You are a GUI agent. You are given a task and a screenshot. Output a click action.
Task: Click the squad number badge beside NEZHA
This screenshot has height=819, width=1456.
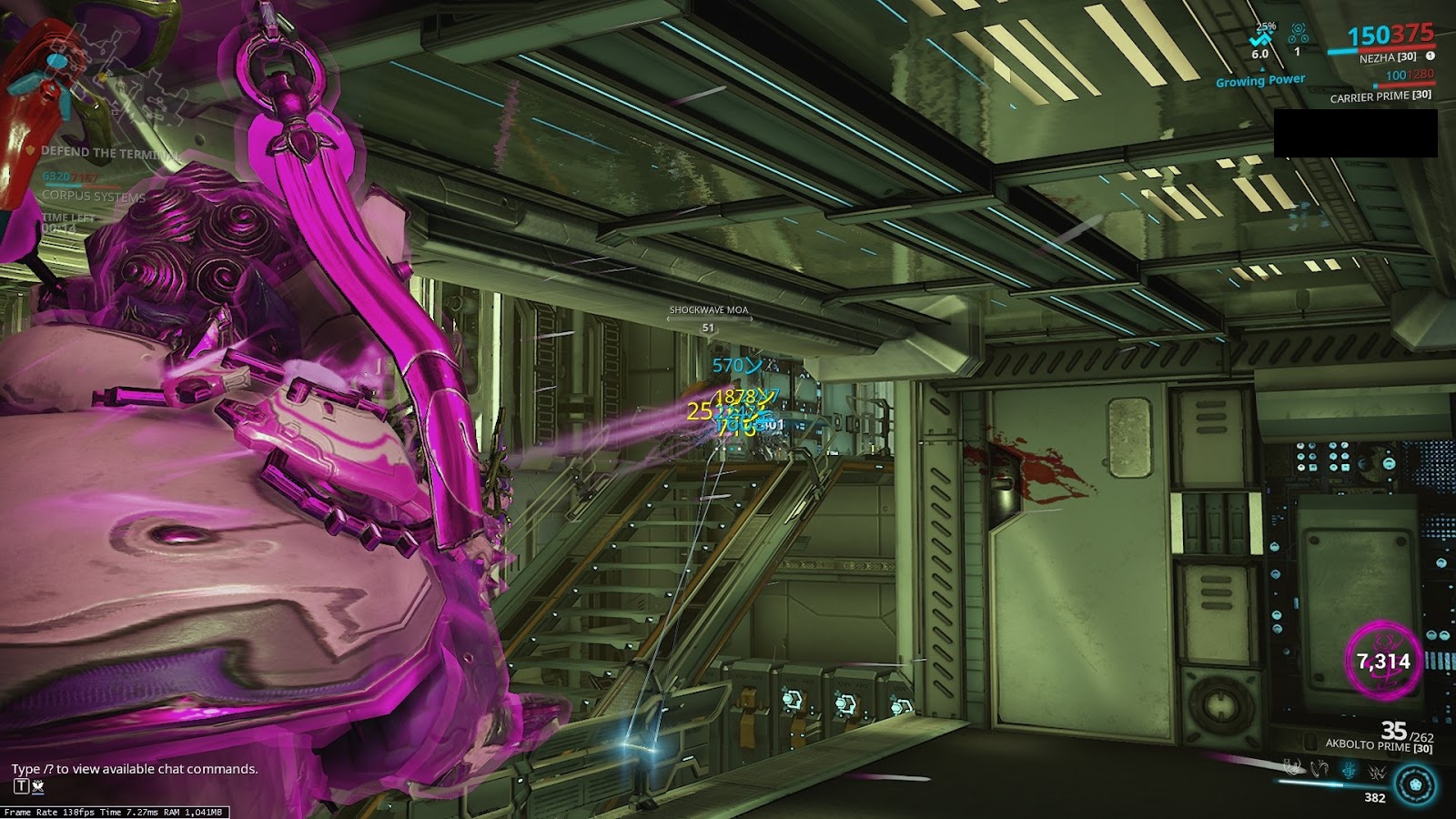tap(1431, 55)
